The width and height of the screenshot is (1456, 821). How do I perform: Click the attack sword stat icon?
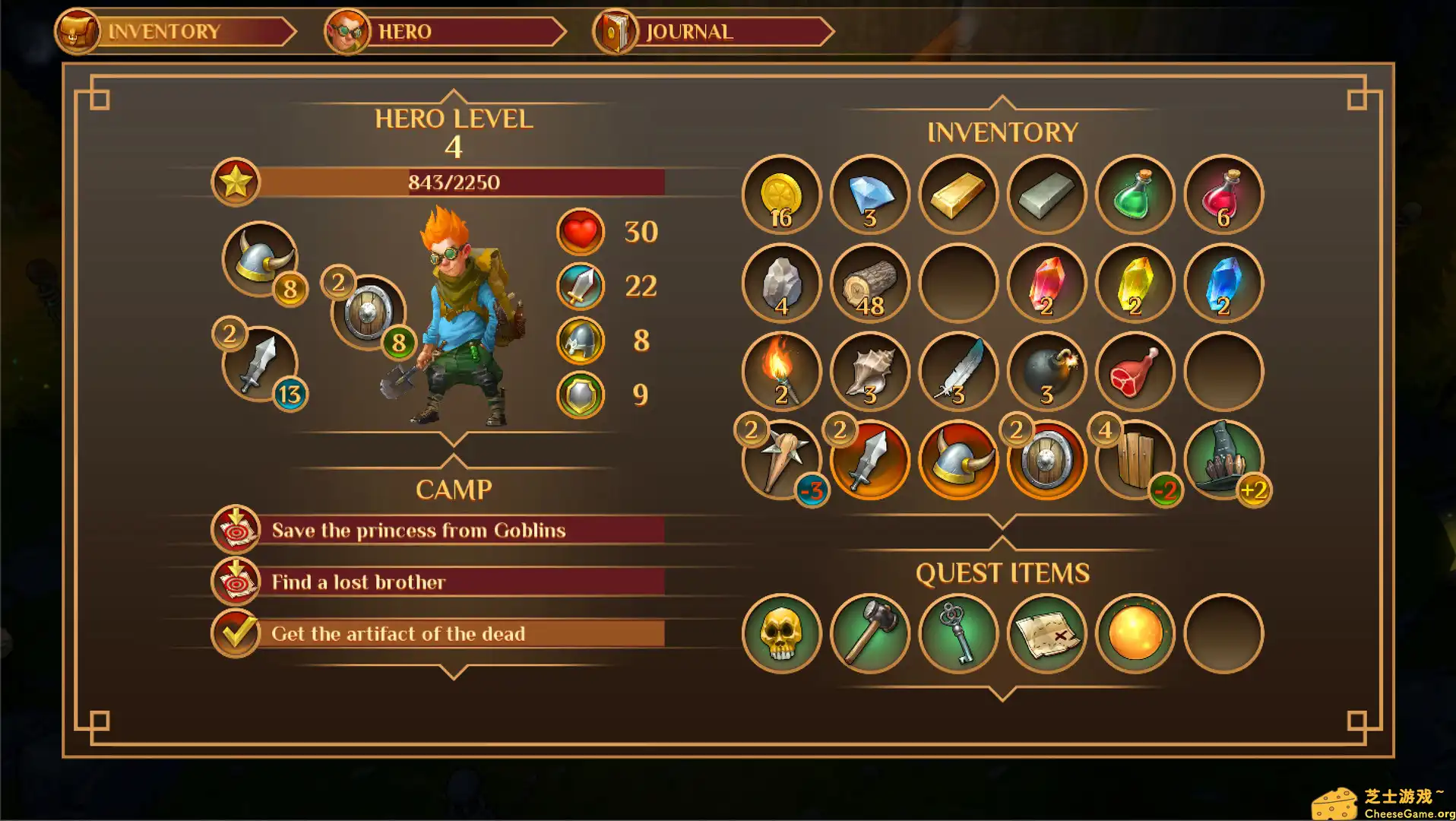[x=579, y=286]
